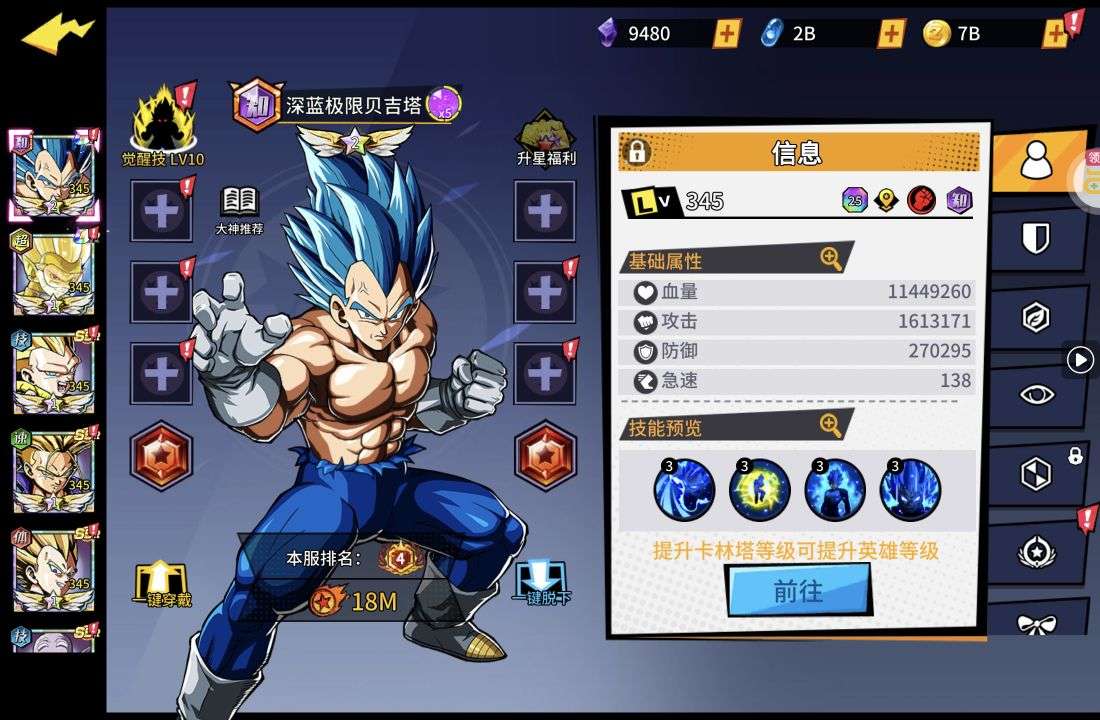The image size is (1100, 720).
Task: Add more blue capsule currency
Action: [891, 34]
